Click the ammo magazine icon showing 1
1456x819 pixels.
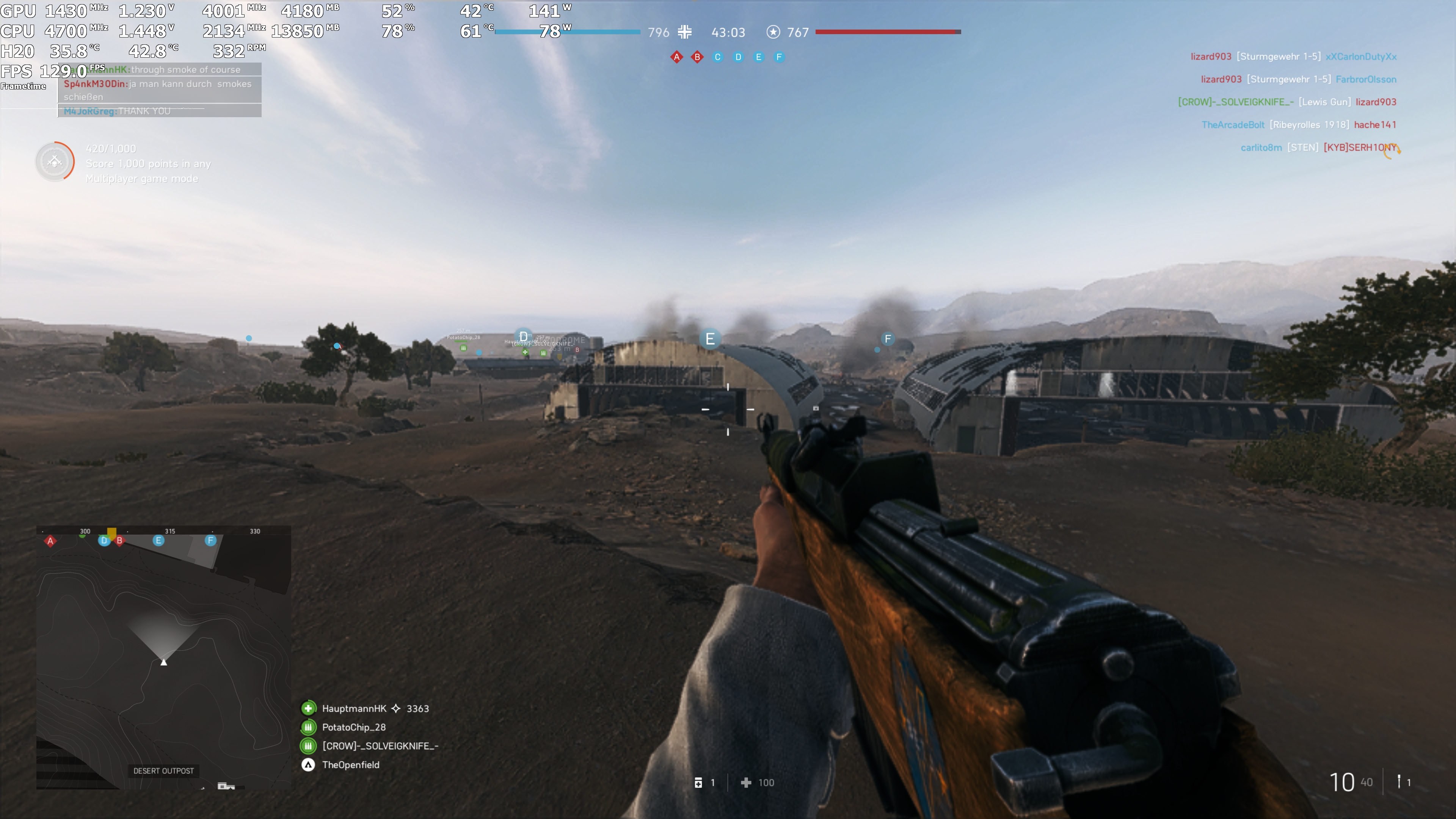tap(699, 783)
